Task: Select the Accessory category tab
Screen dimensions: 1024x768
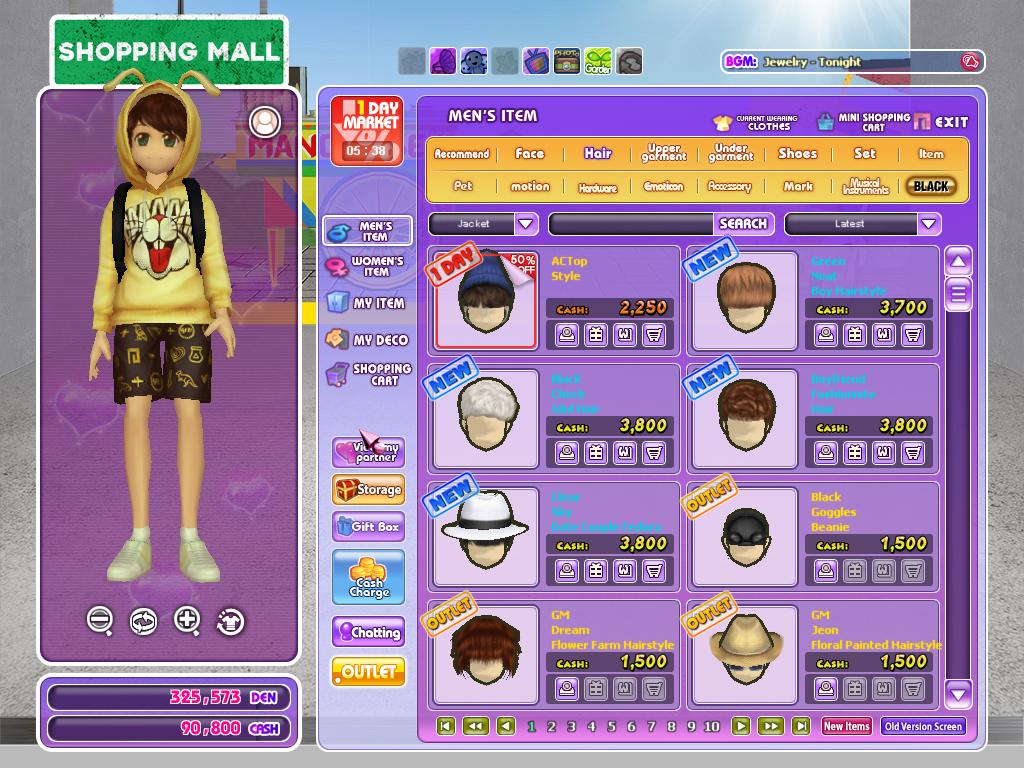Action: click(729, 186)
